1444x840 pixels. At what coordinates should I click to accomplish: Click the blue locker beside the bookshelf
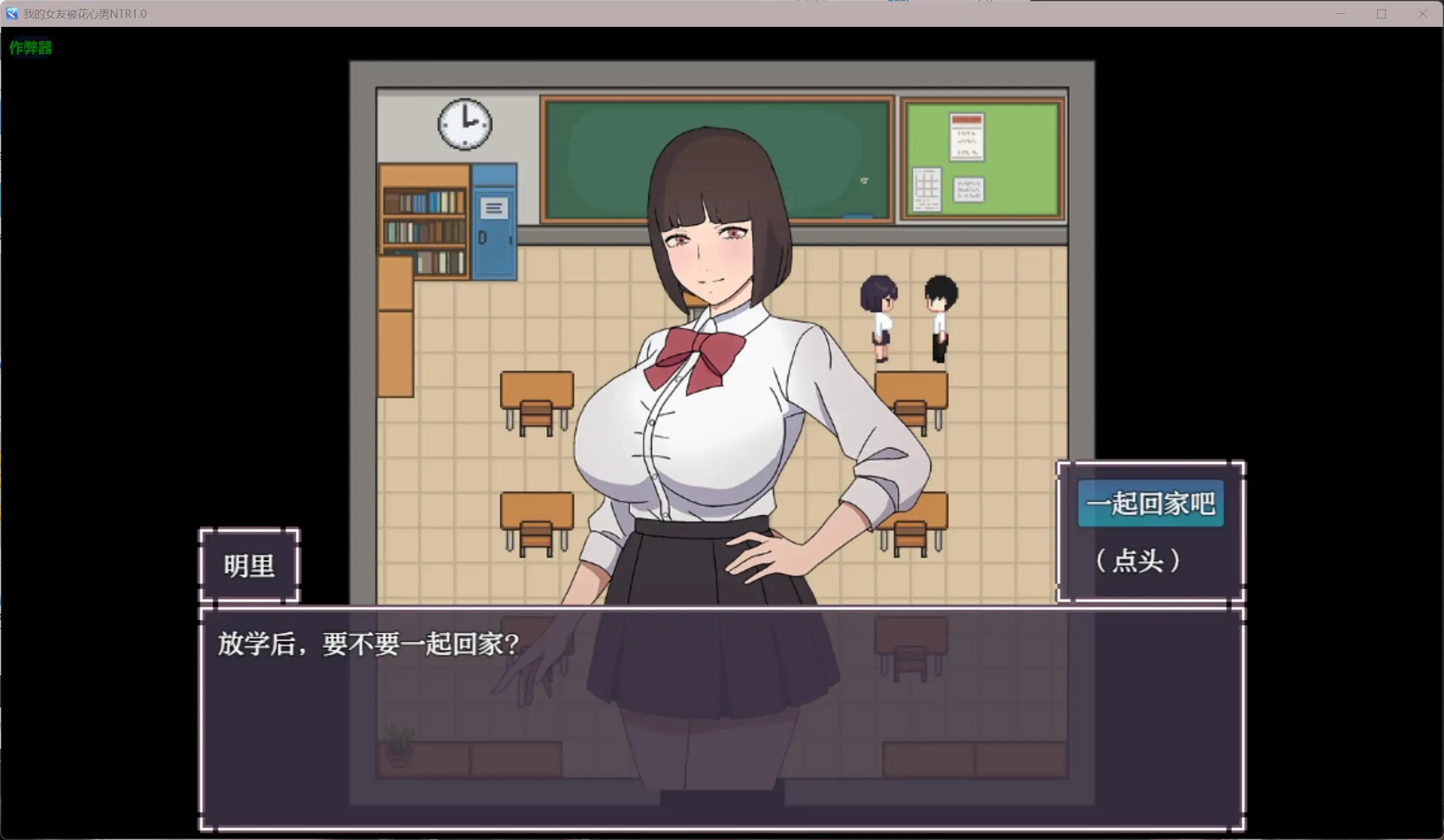493,227
